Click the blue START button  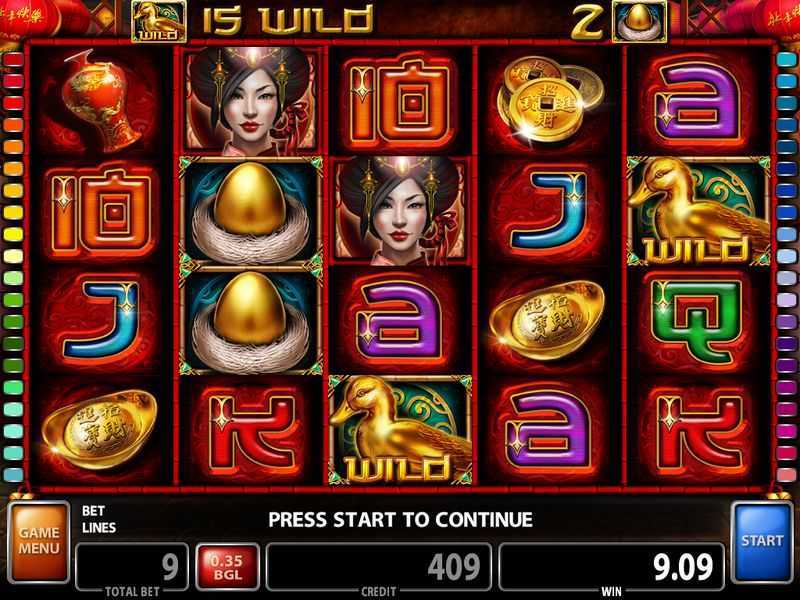coord(762,541)
